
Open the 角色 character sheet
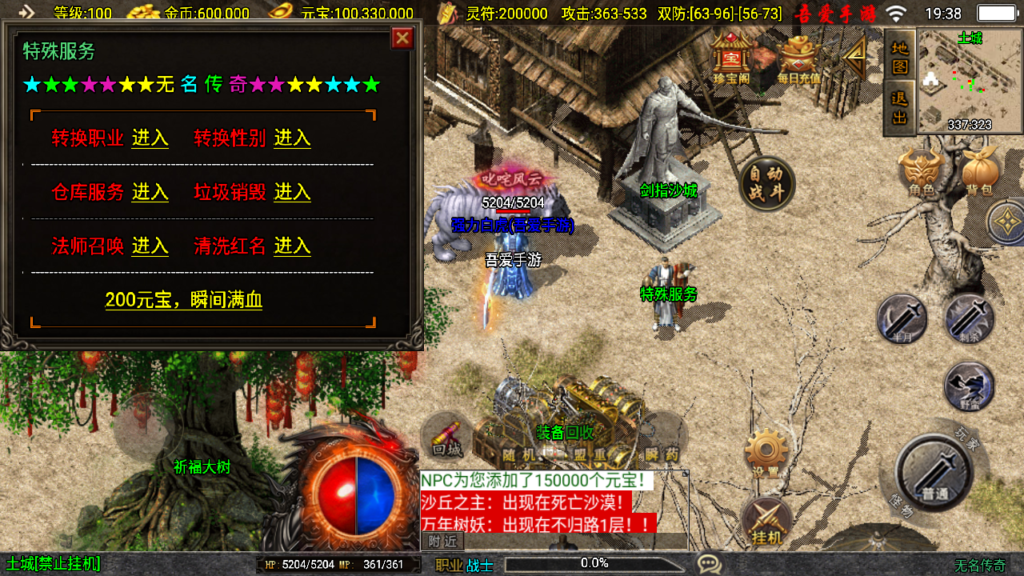(921, 172)
